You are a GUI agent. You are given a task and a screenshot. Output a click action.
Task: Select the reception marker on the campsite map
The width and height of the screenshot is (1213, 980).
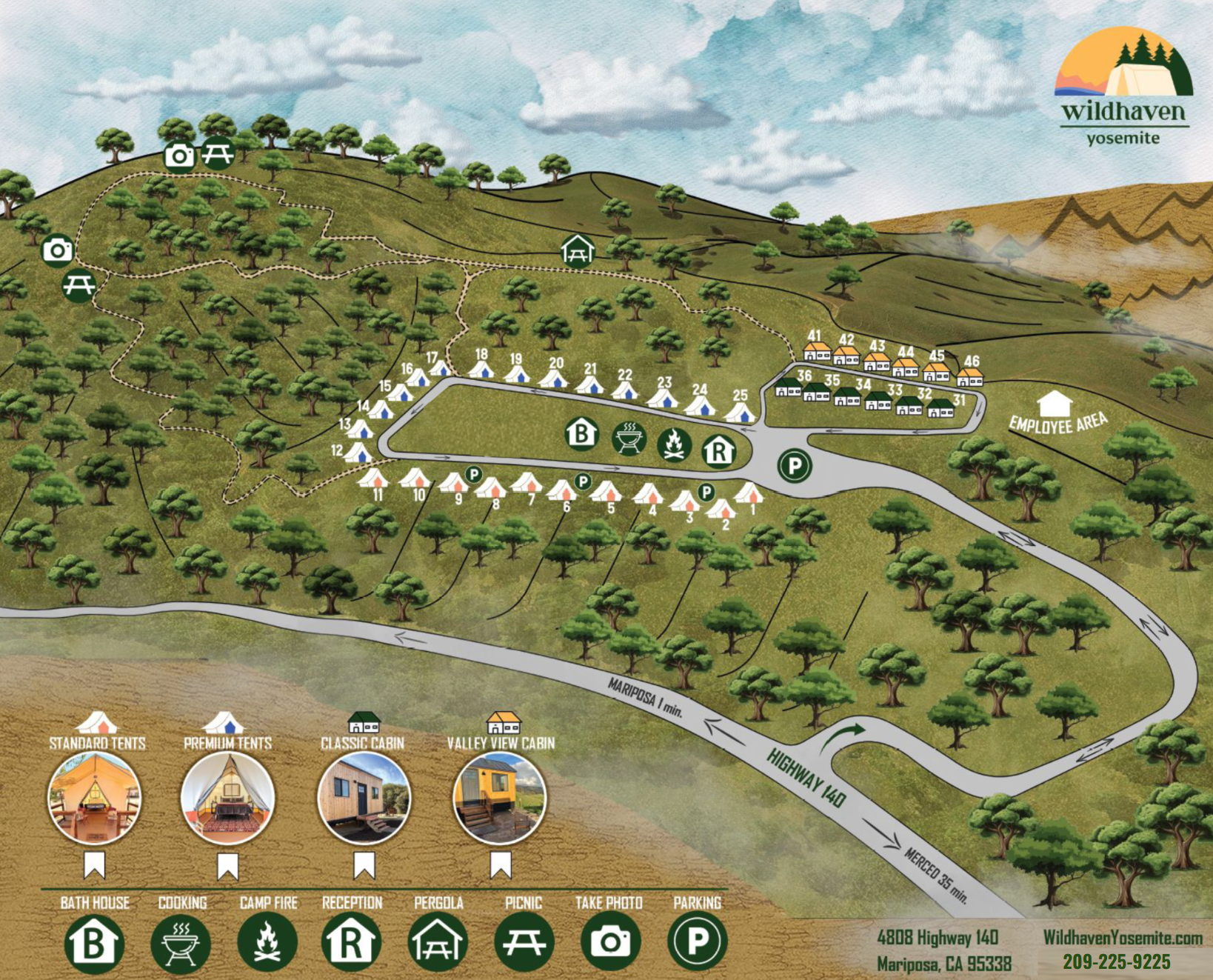[718, 450]
